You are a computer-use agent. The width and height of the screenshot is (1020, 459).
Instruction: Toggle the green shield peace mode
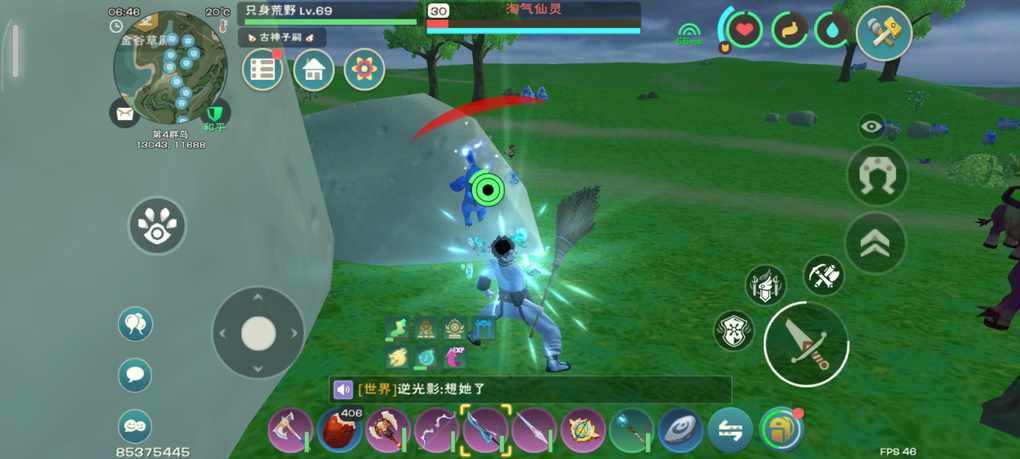pos(215,112)
